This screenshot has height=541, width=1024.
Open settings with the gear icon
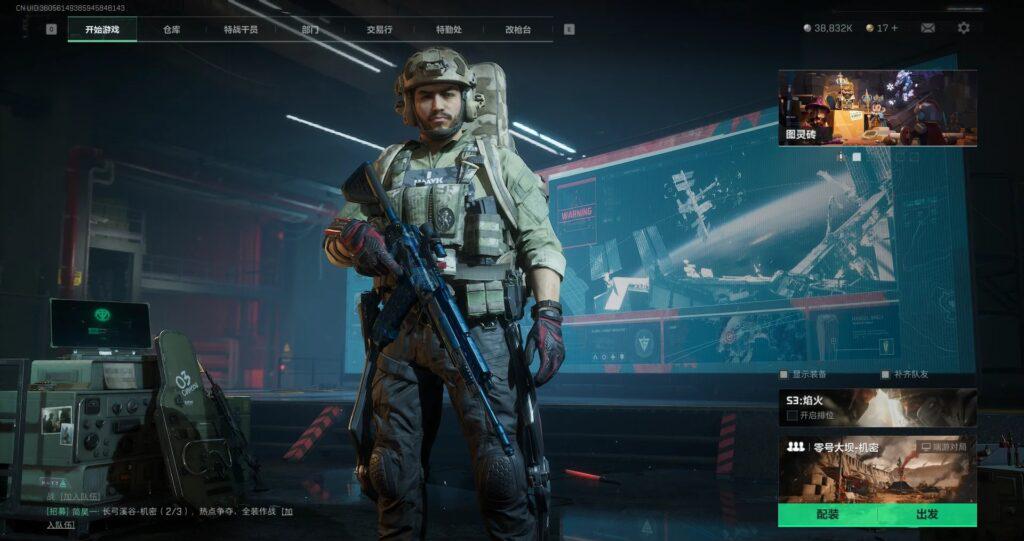click(963, 28)
